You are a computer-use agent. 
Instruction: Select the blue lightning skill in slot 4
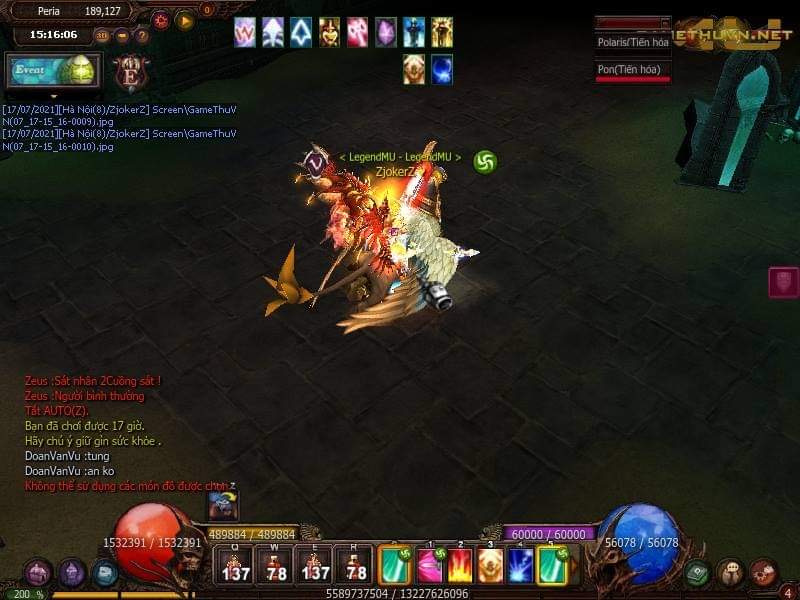520,566
